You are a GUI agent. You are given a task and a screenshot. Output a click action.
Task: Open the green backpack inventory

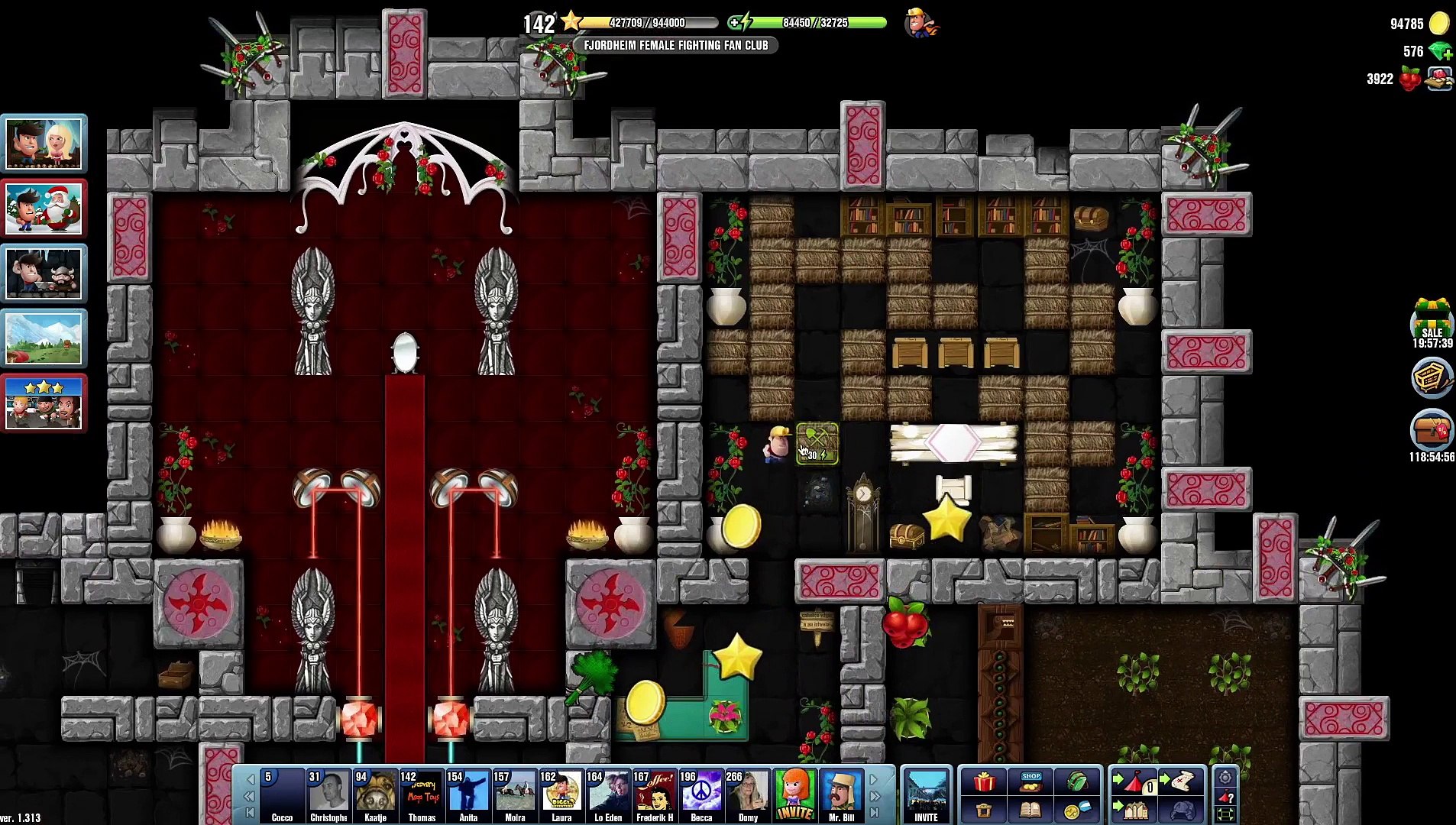point(1077,781)
